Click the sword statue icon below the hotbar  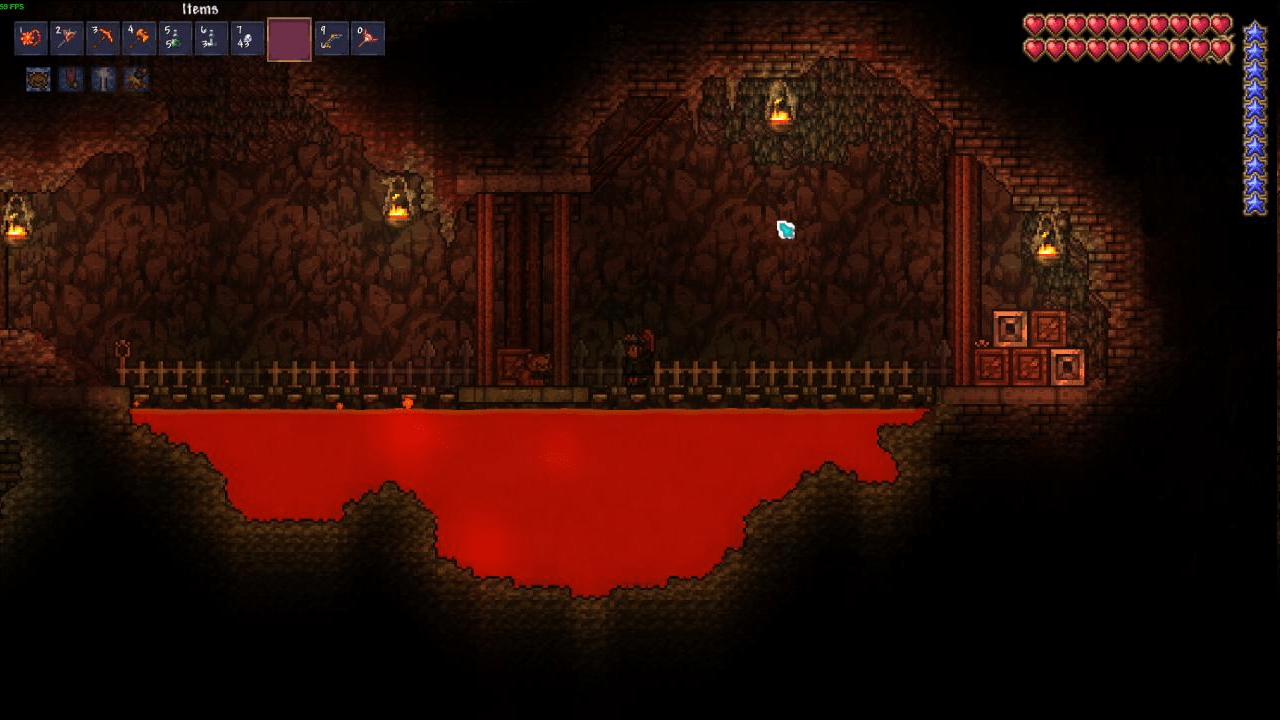(x=103, y=79)
